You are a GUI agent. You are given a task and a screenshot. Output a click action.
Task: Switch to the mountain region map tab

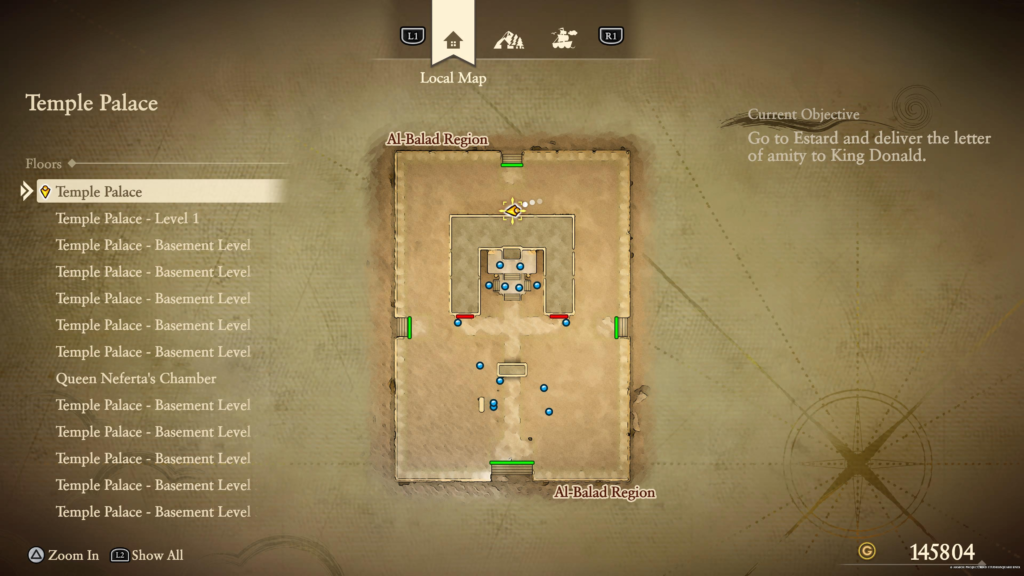coord(509,41)
